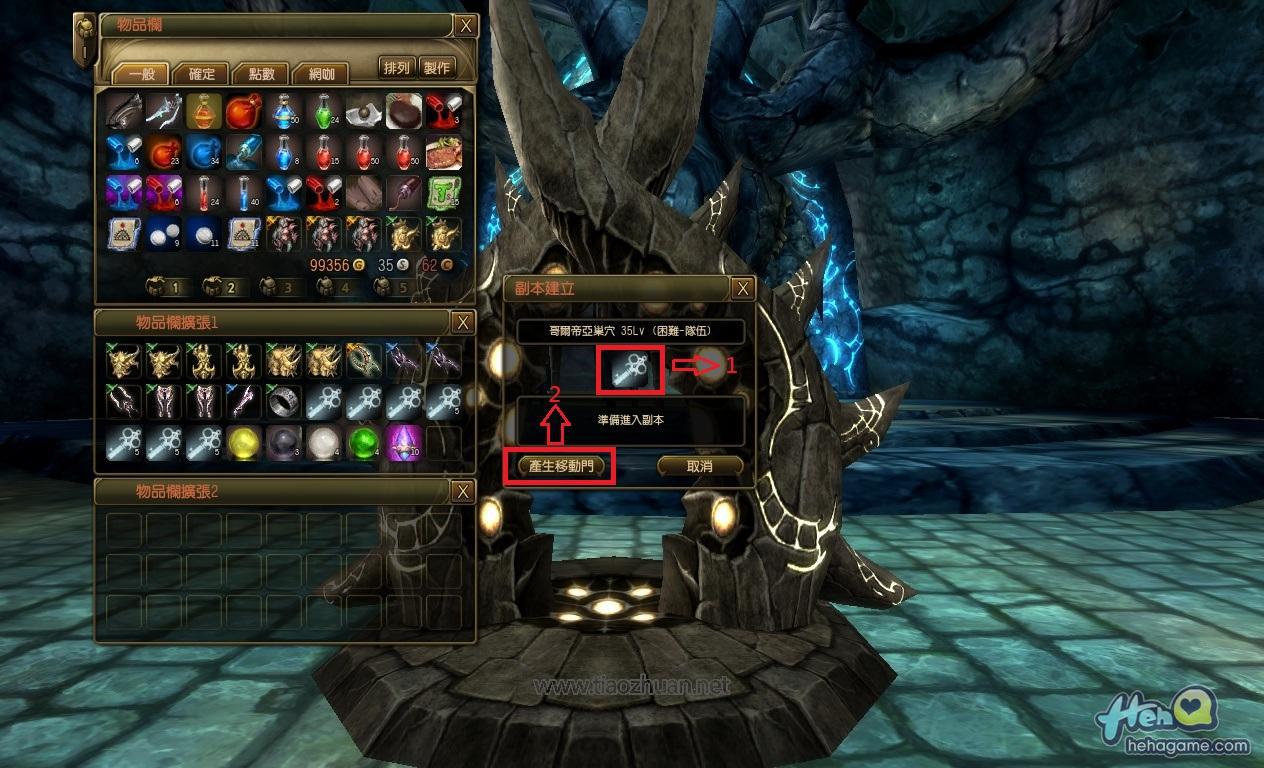
Task: Switch to the 一般 inventory tab
Action: click(x=139, y=73)
